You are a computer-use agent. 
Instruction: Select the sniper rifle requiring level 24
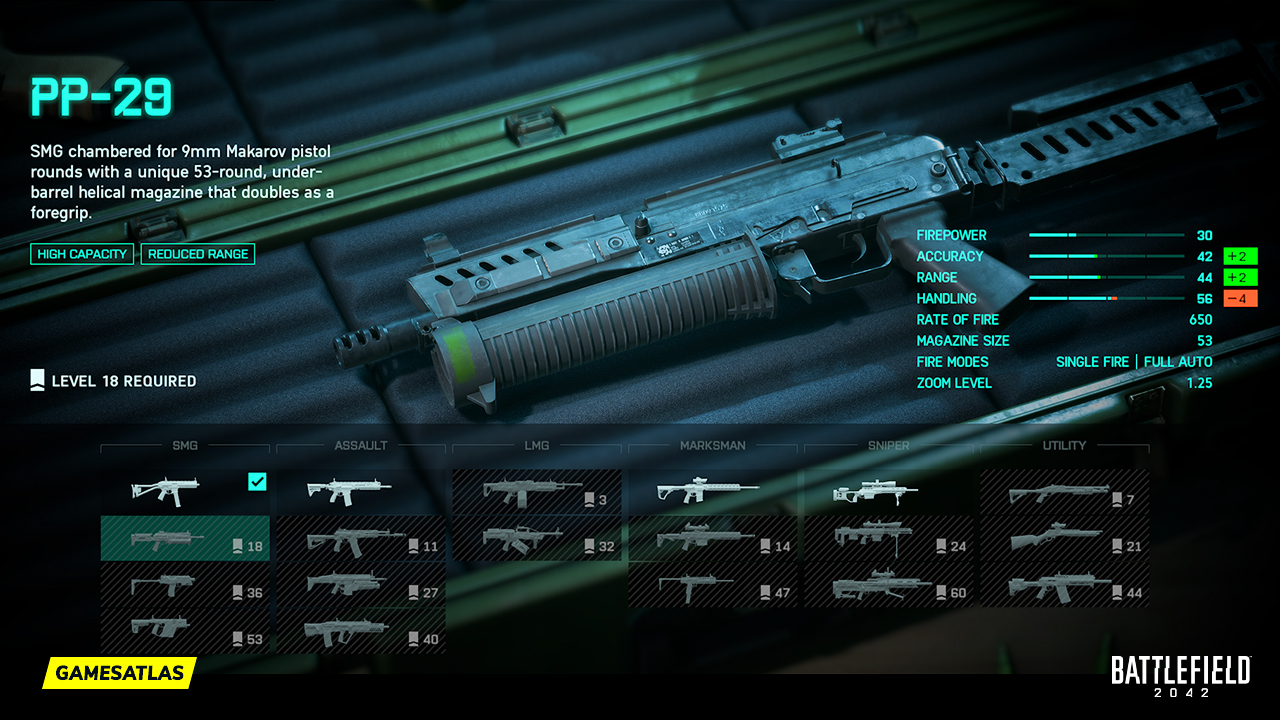[x=889, y=540]
